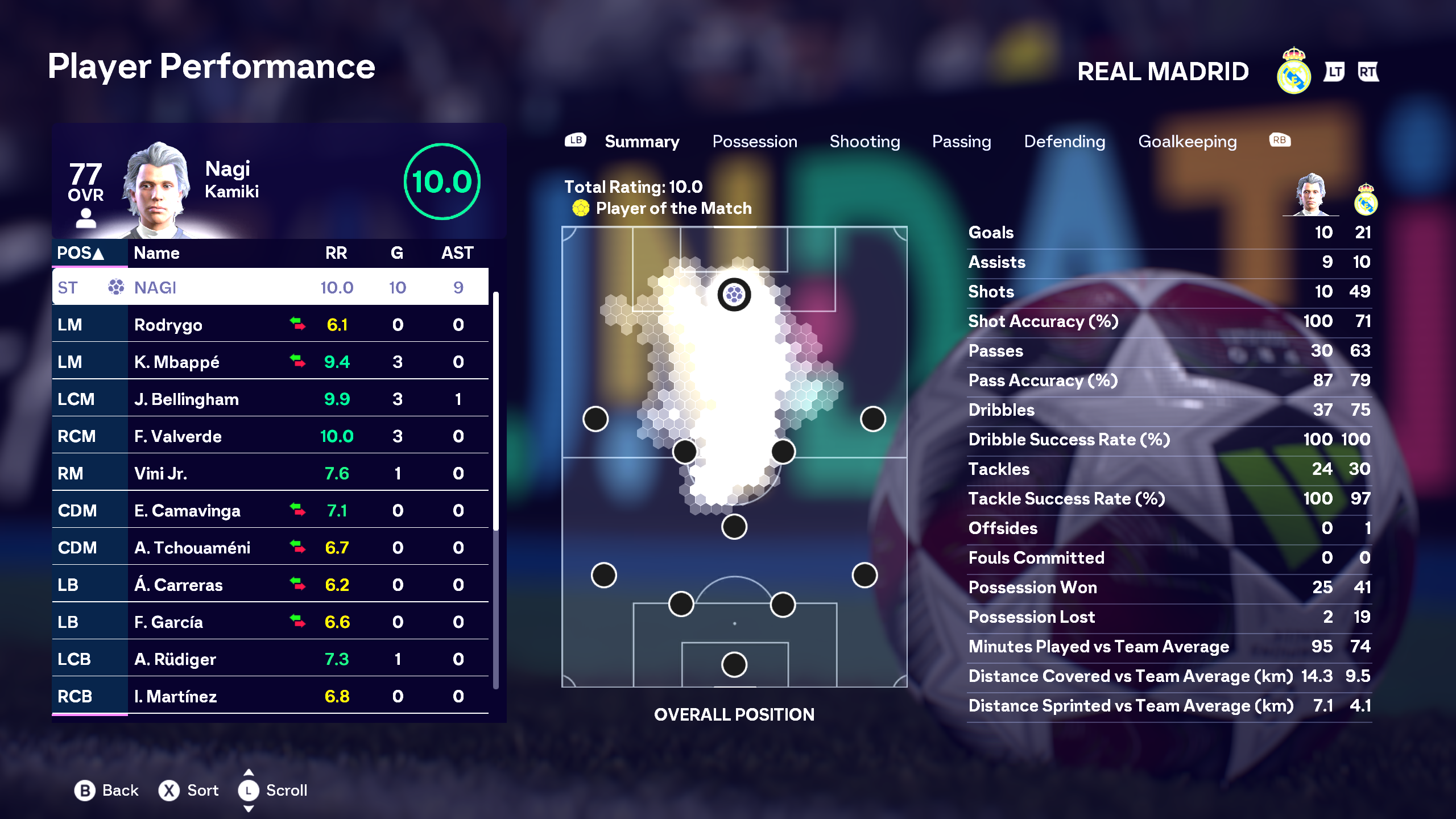Viewport: 1456px width, 819px height.
Task: Select the Passing tab
Action: click(x=961, y=142)
